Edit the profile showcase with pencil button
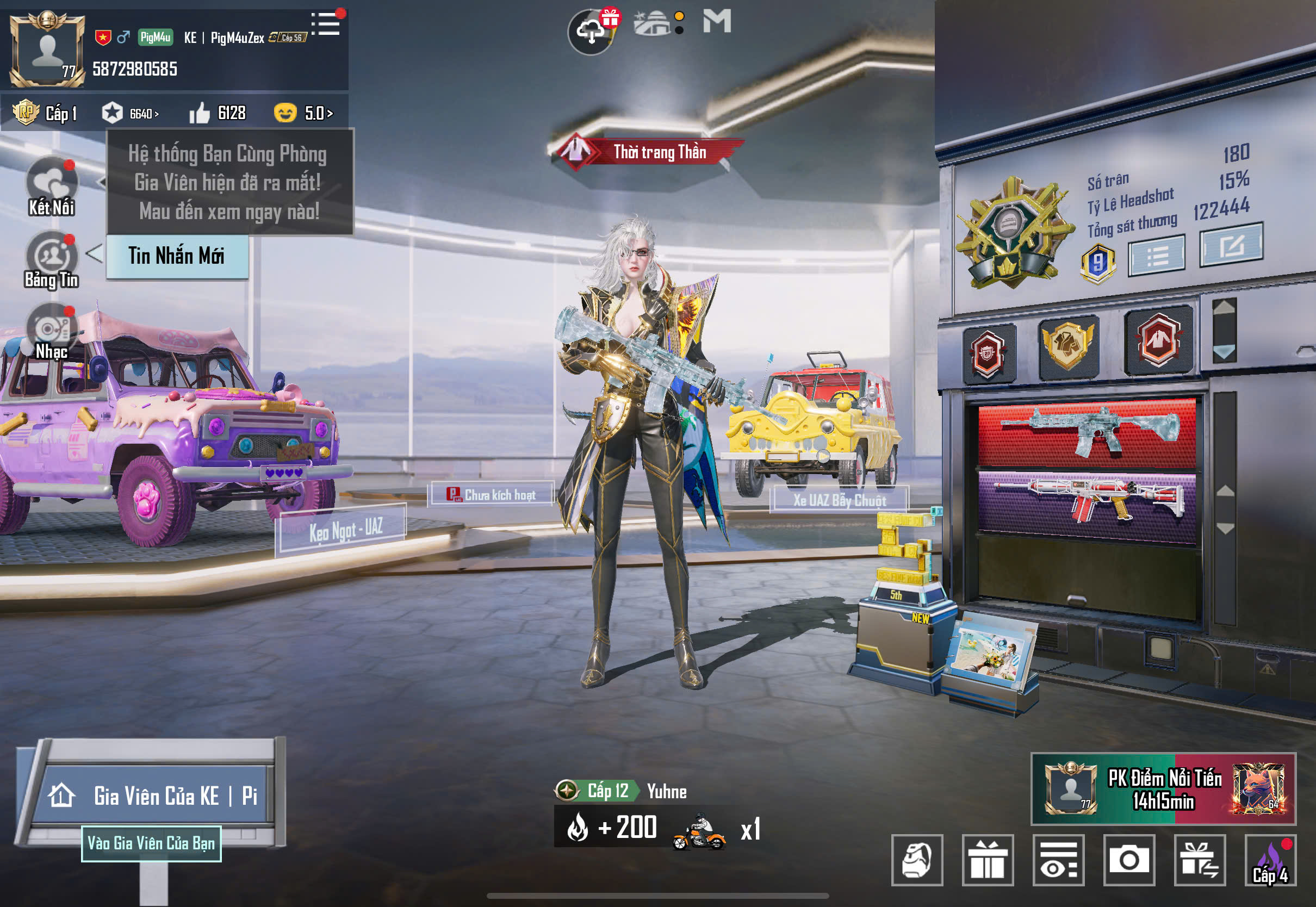 pos(1231,245)
